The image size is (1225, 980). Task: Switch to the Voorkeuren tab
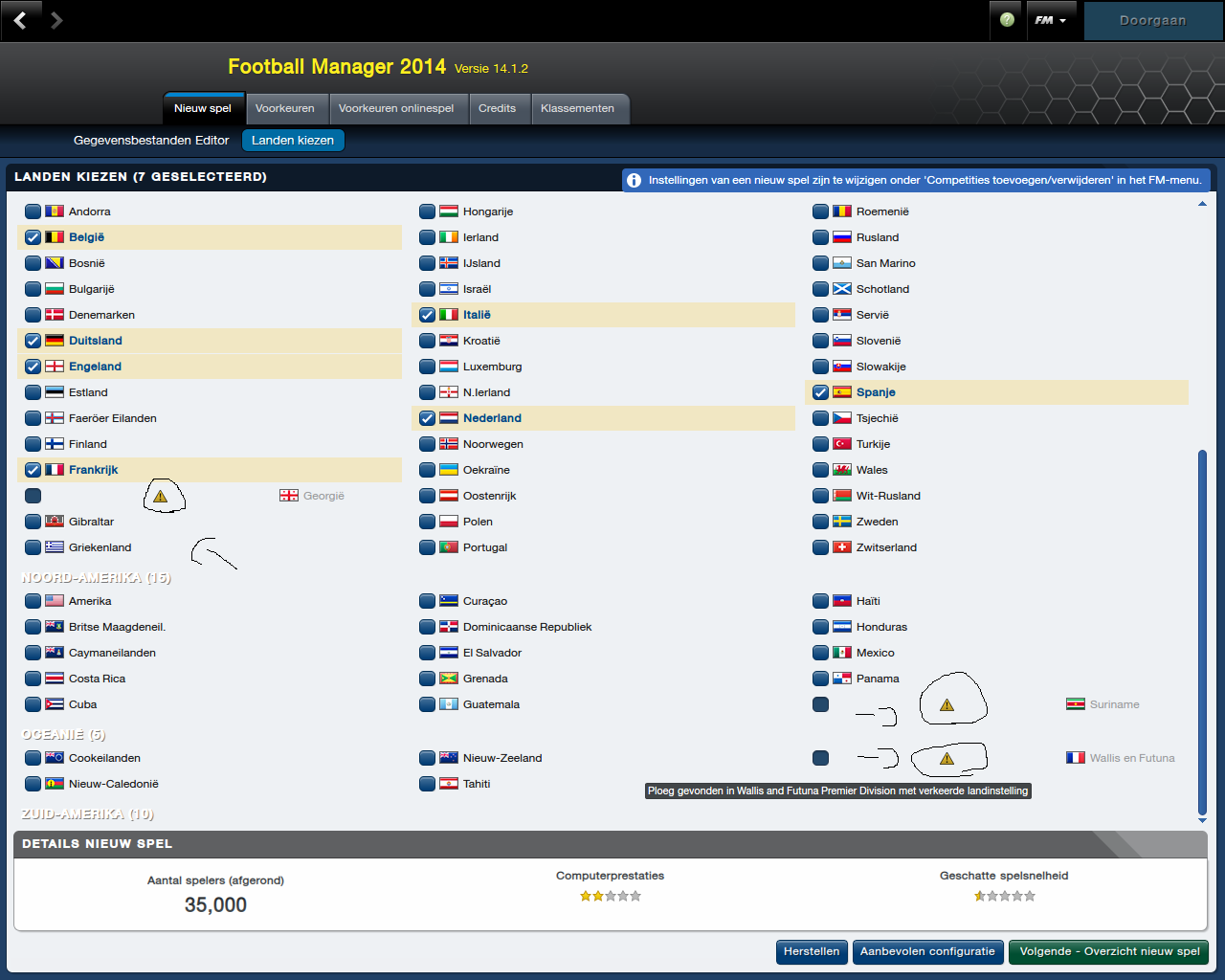pos(284,108)
